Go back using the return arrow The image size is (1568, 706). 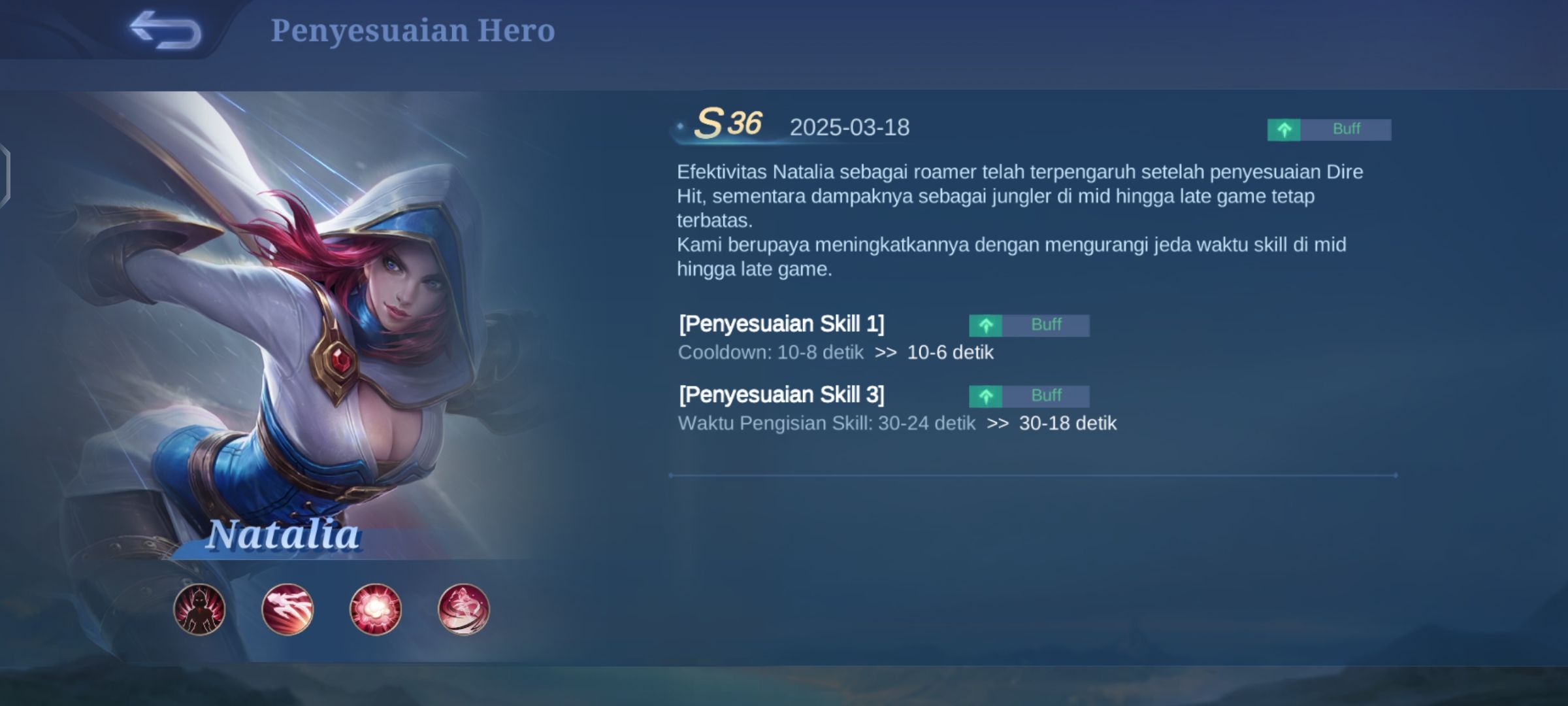[x=165, y=30]
